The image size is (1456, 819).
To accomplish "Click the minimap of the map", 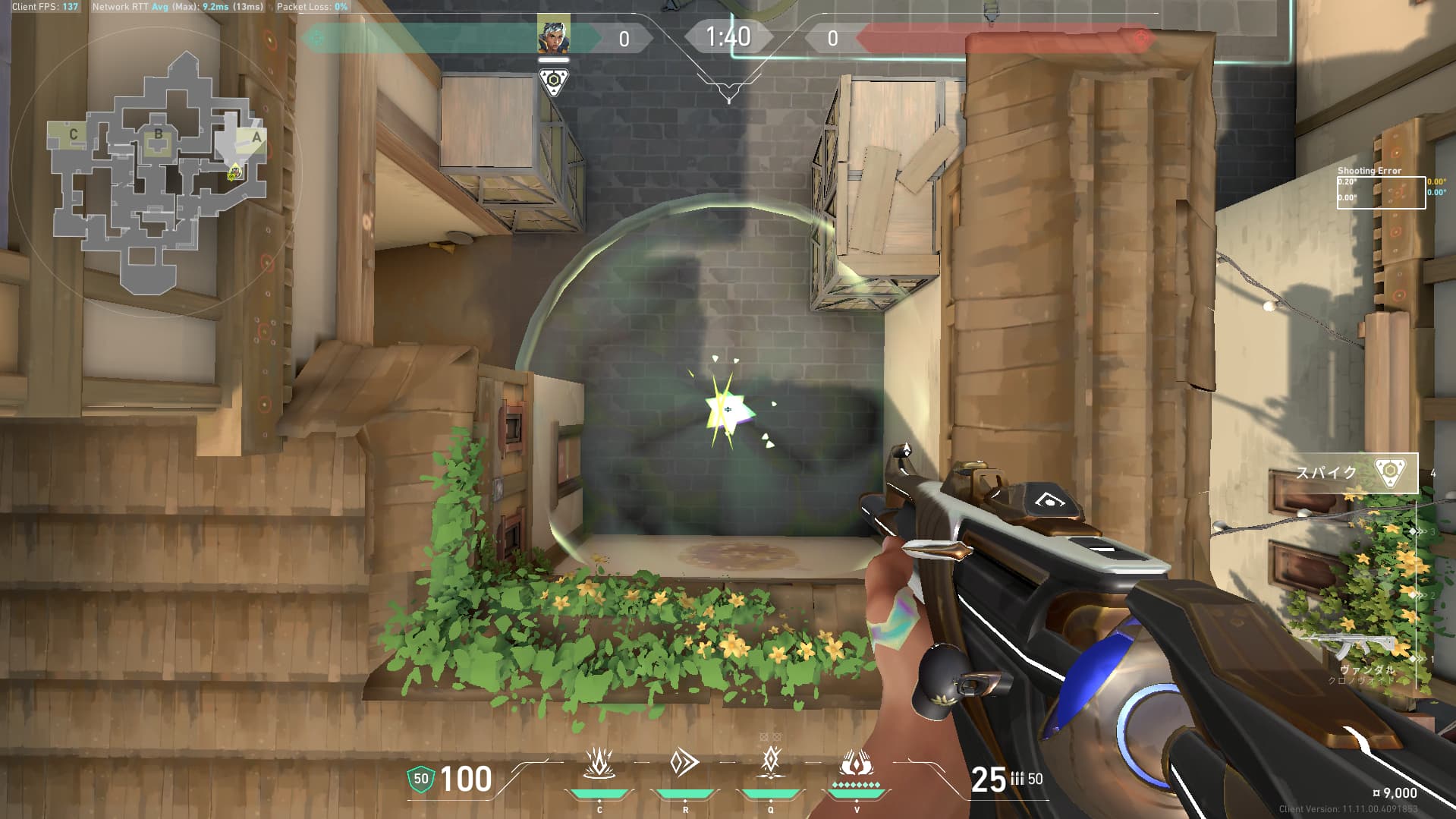I will point(158,175).
